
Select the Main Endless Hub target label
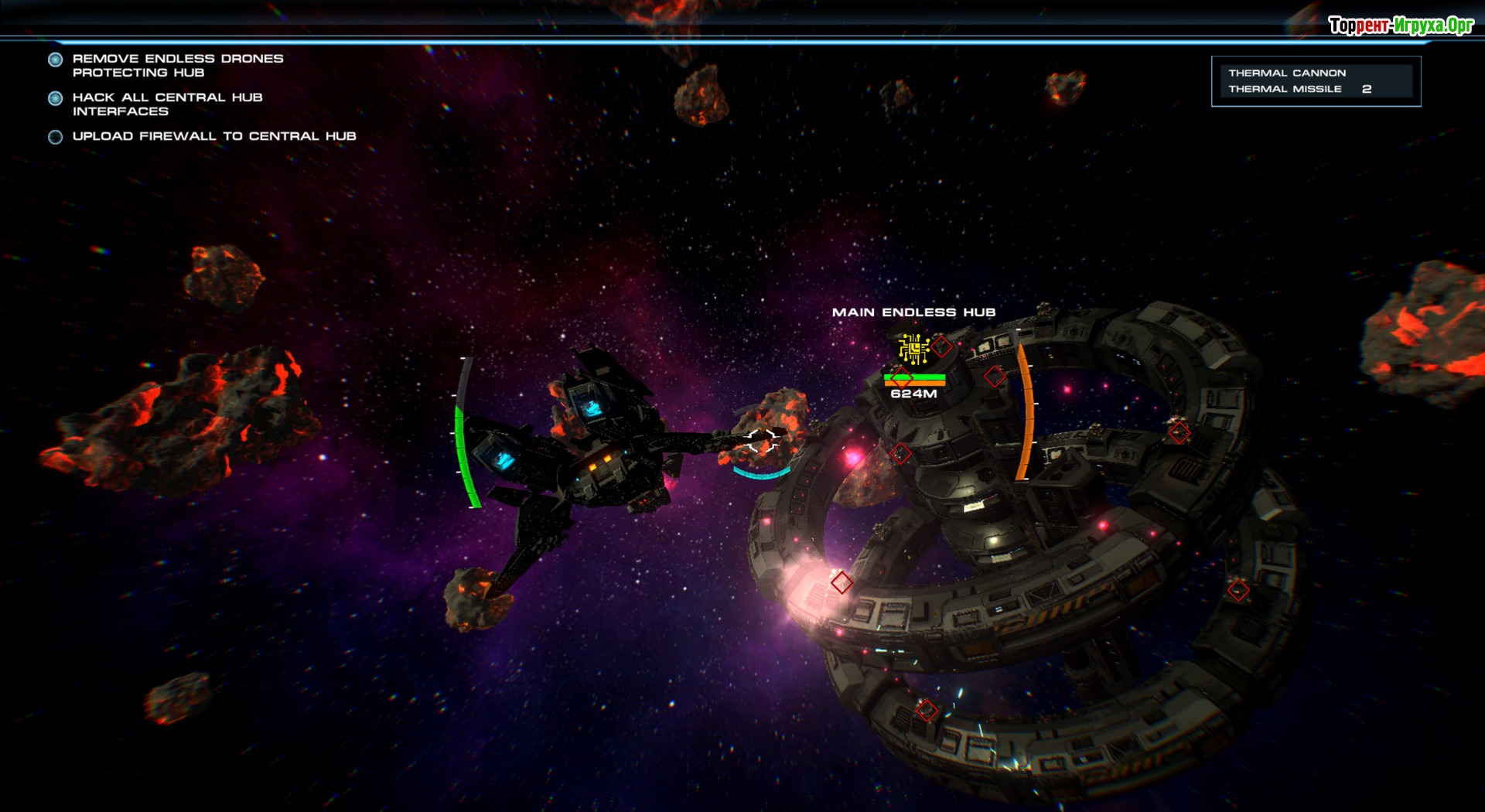pyautogui.click(x=913, y=312)
